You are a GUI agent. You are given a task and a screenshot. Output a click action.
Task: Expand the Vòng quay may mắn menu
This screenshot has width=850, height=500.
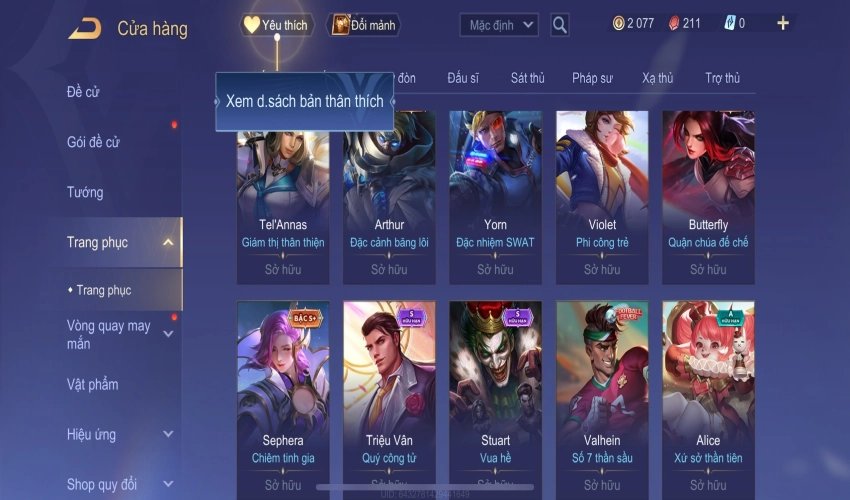point(110,335)
